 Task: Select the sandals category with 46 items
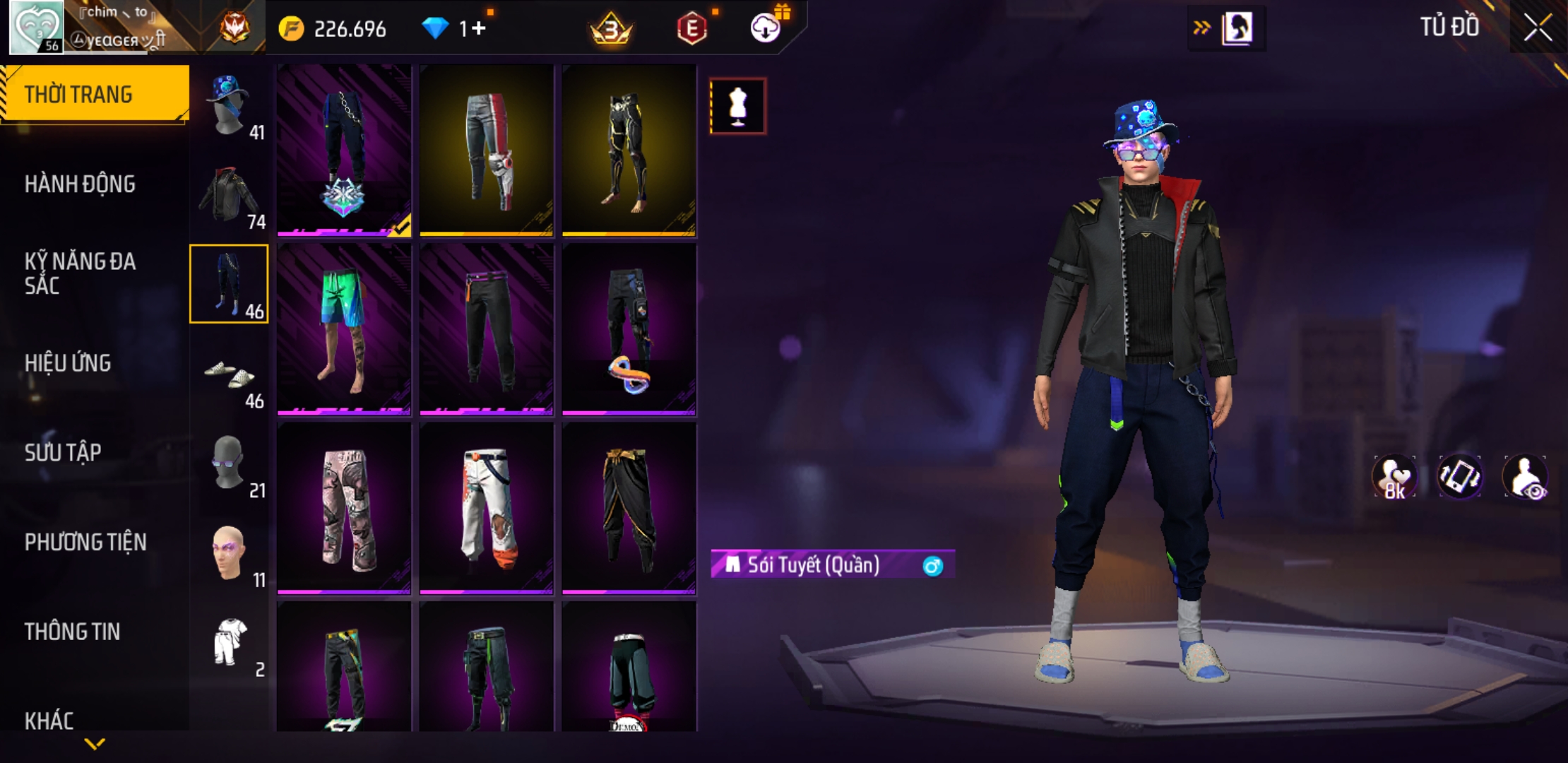click(x=230, y=375)
